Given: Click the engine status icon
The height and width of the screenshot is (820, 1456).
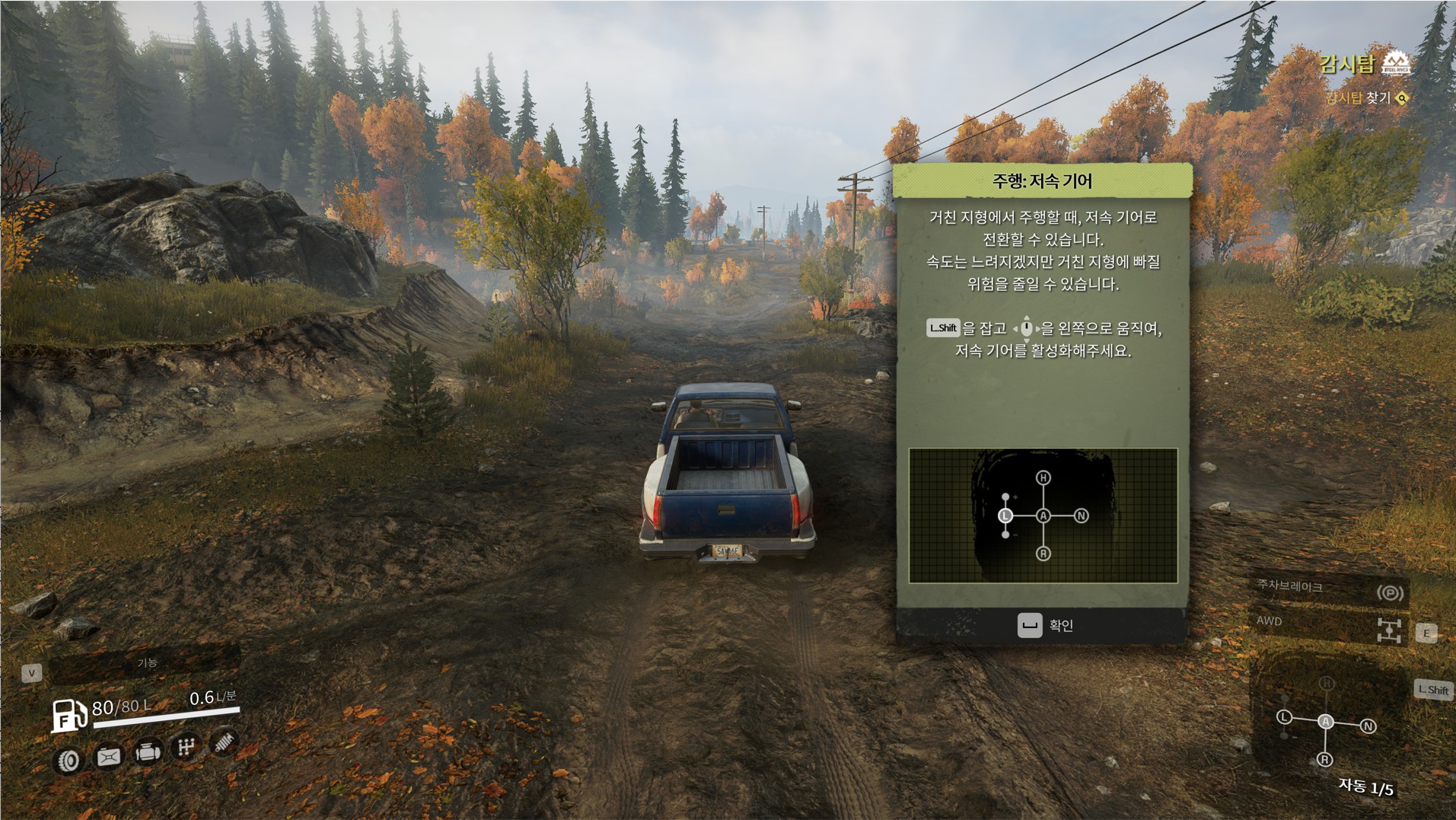Looking at the screenshot, I should [147, 752].
